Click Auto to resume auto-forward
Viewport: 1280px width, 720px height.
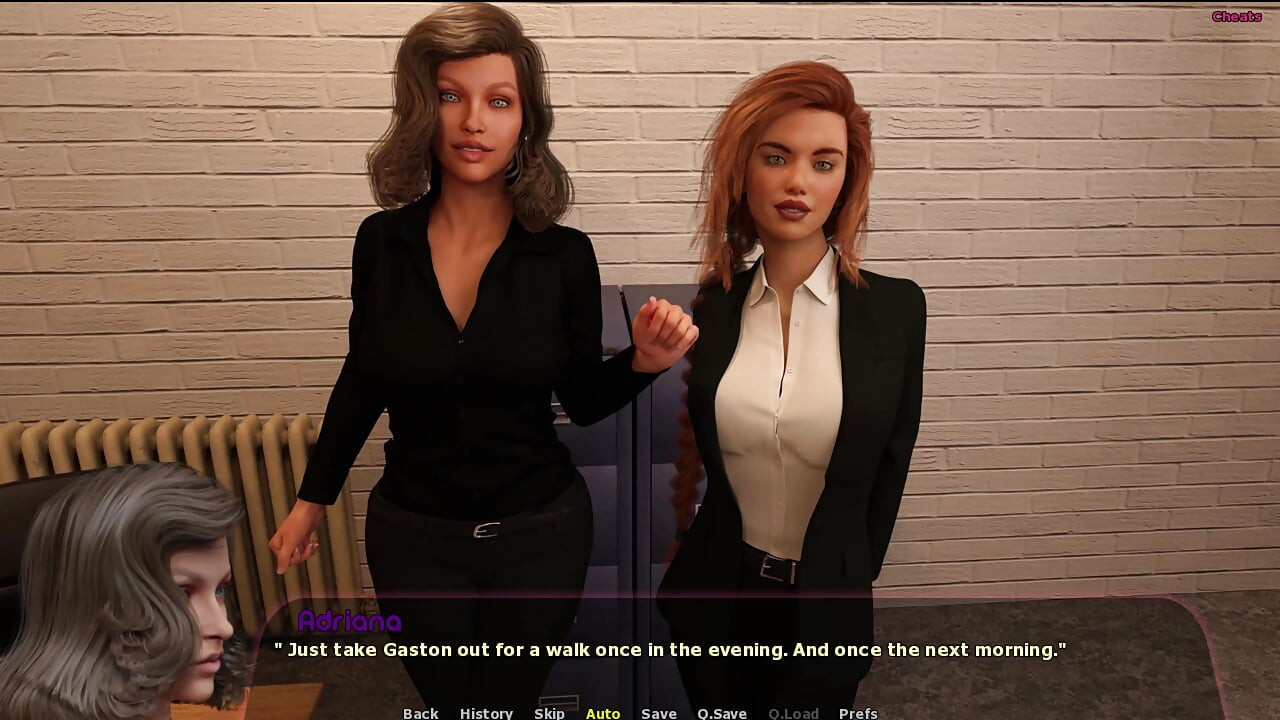[x=603, y=713]
